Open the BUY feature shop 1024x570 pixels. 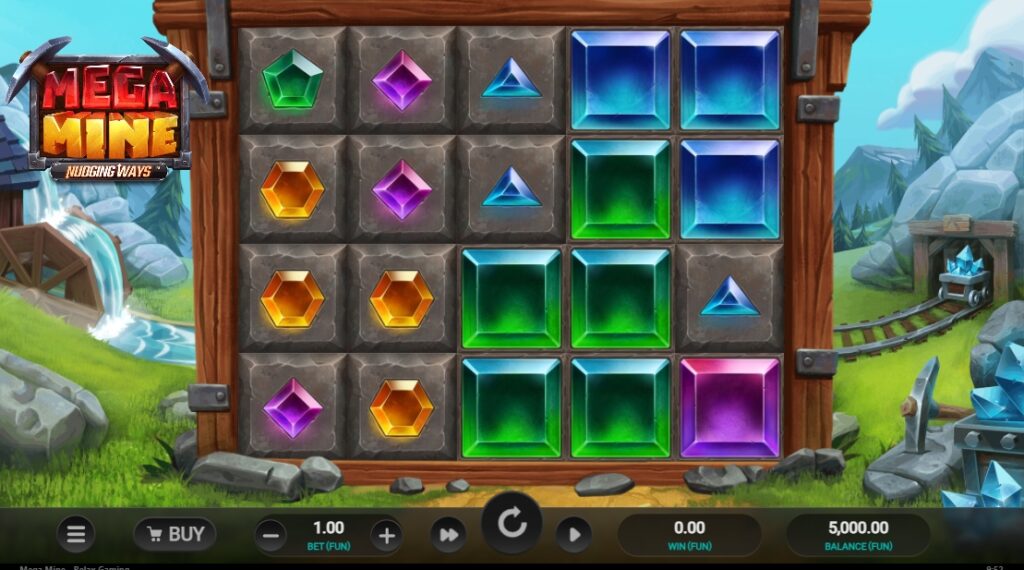tap(175, 534)
